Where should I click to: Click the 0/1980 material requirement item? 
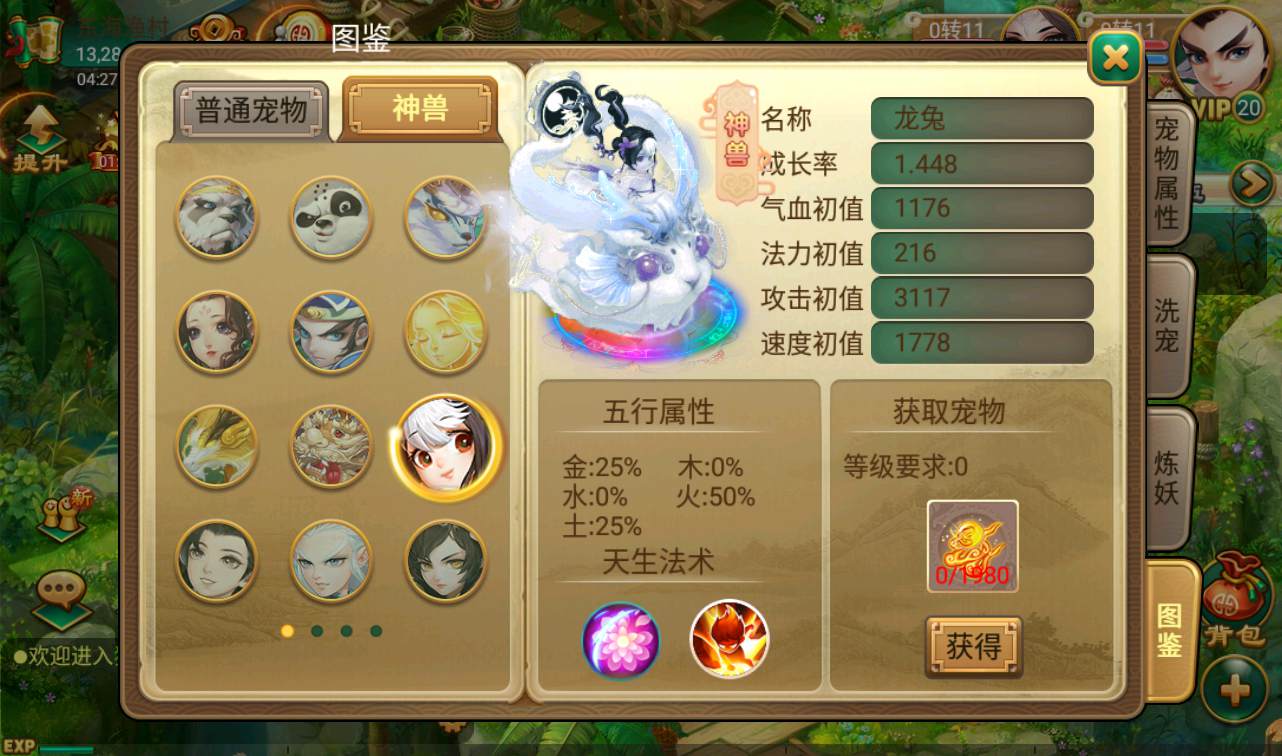point(971,545)
